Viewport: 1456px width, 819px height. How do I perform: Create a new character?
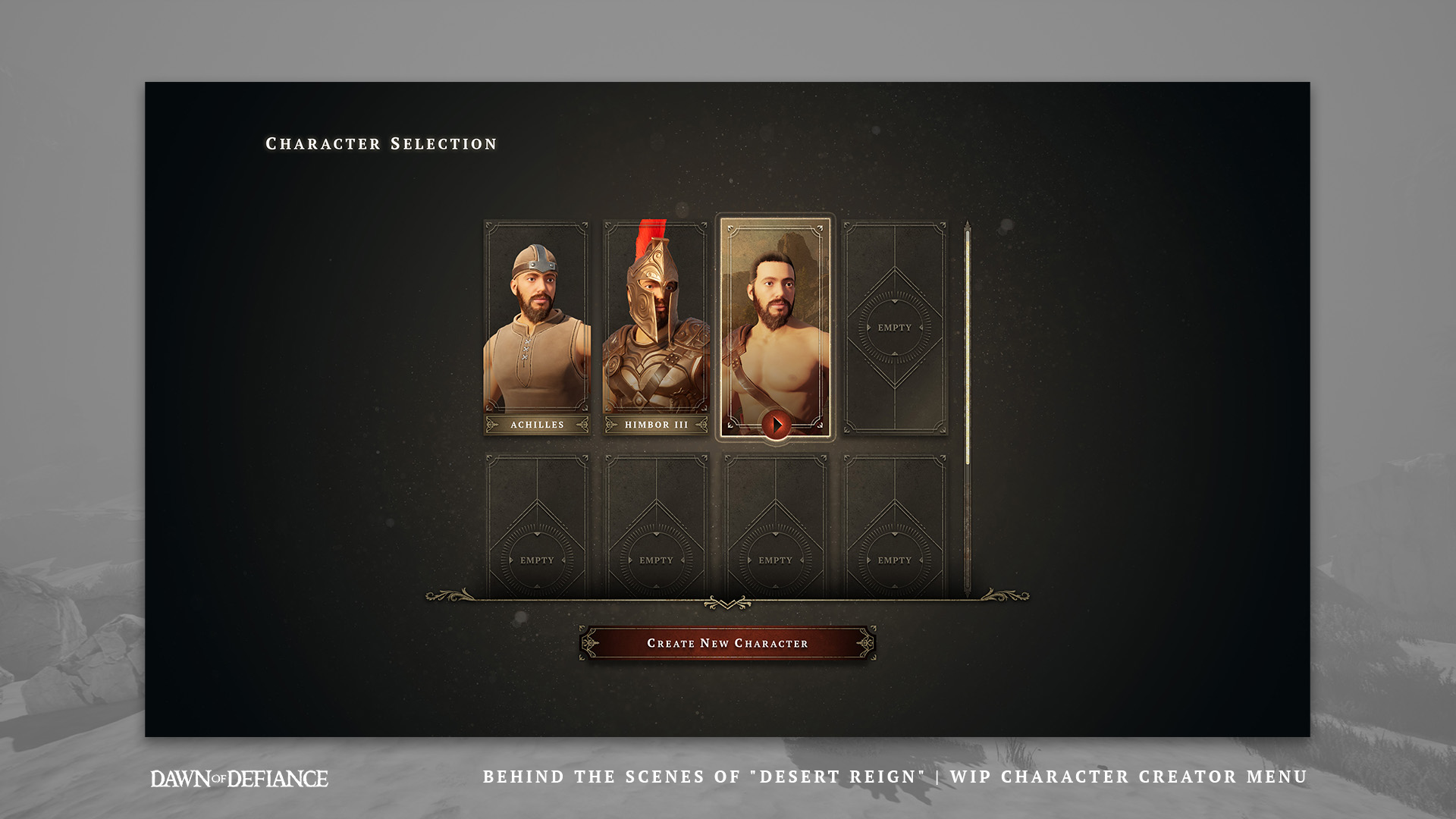[727, 643]
